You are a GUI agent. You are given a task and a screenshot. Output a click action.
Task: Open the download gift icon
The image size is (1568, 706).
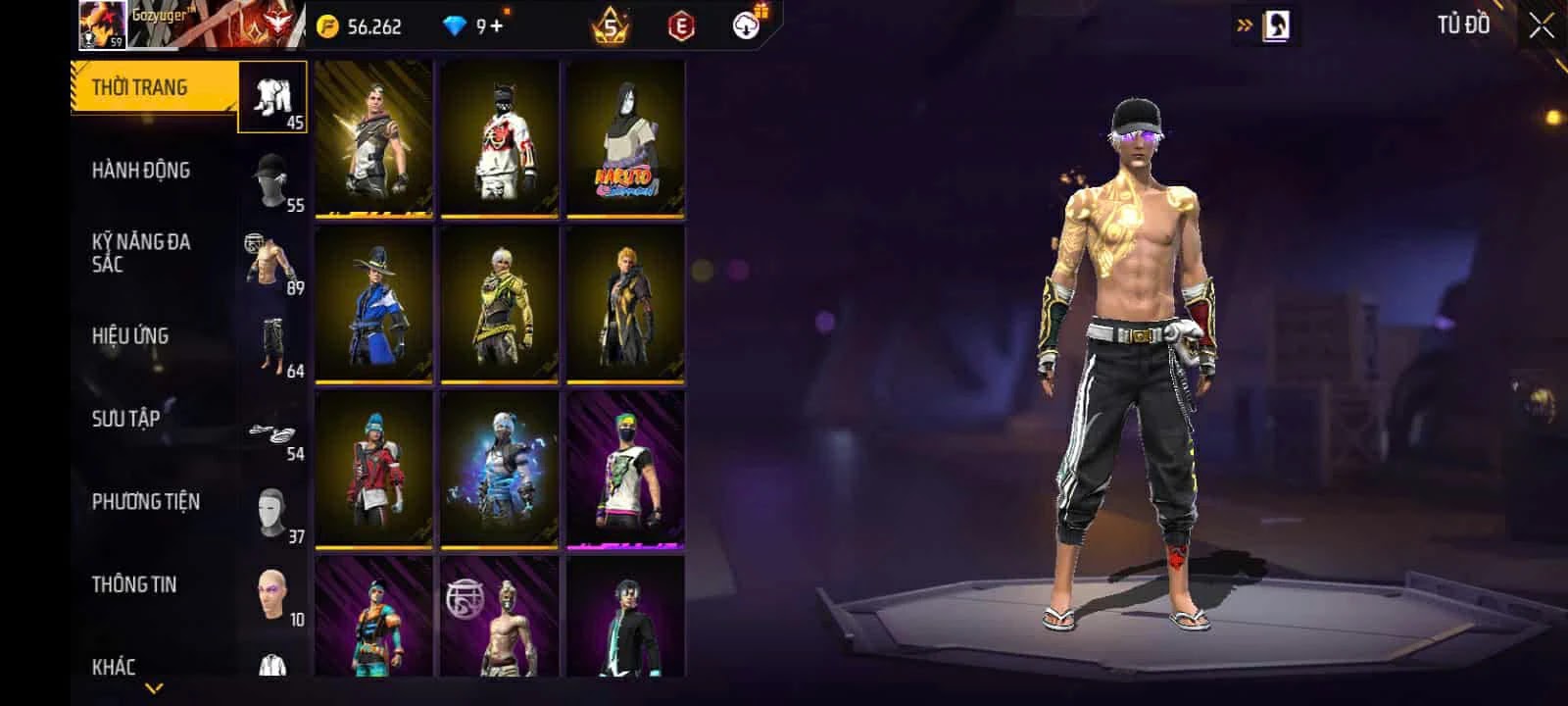(x=748, y=25)
